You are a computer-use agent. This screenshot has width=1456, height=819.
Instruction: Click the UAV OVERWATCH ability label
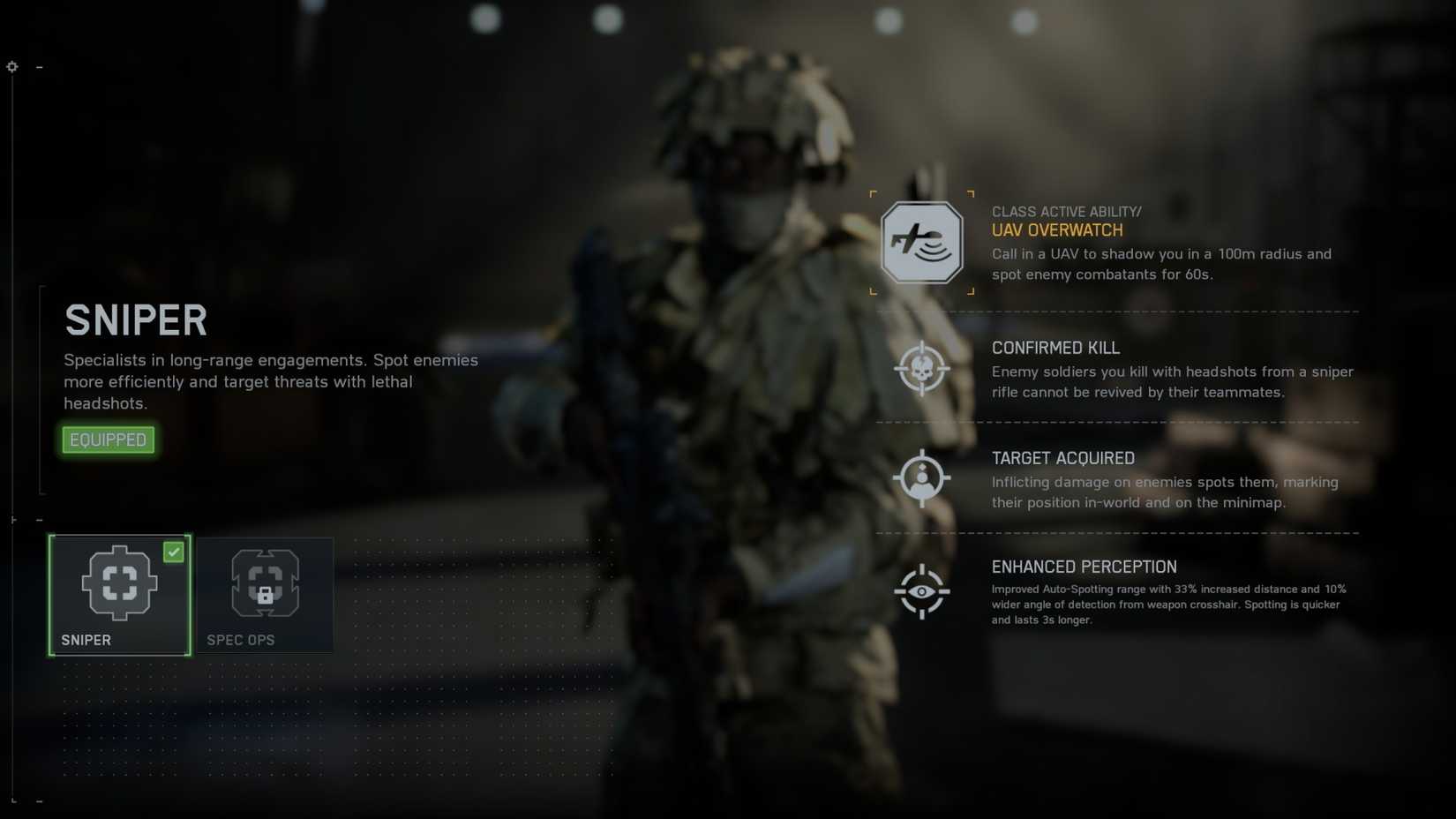(x=1057, y=229)
